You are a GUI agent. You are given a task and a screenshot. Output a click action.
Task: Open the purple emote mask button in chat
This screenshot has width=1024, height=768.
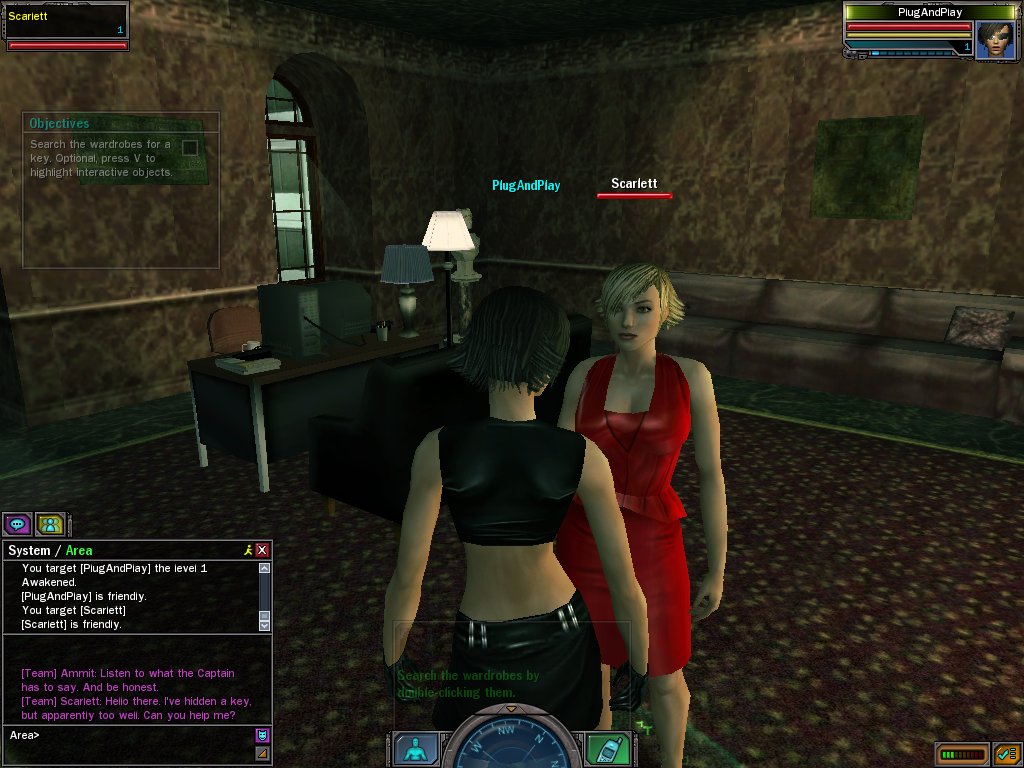tap(262, 735)
